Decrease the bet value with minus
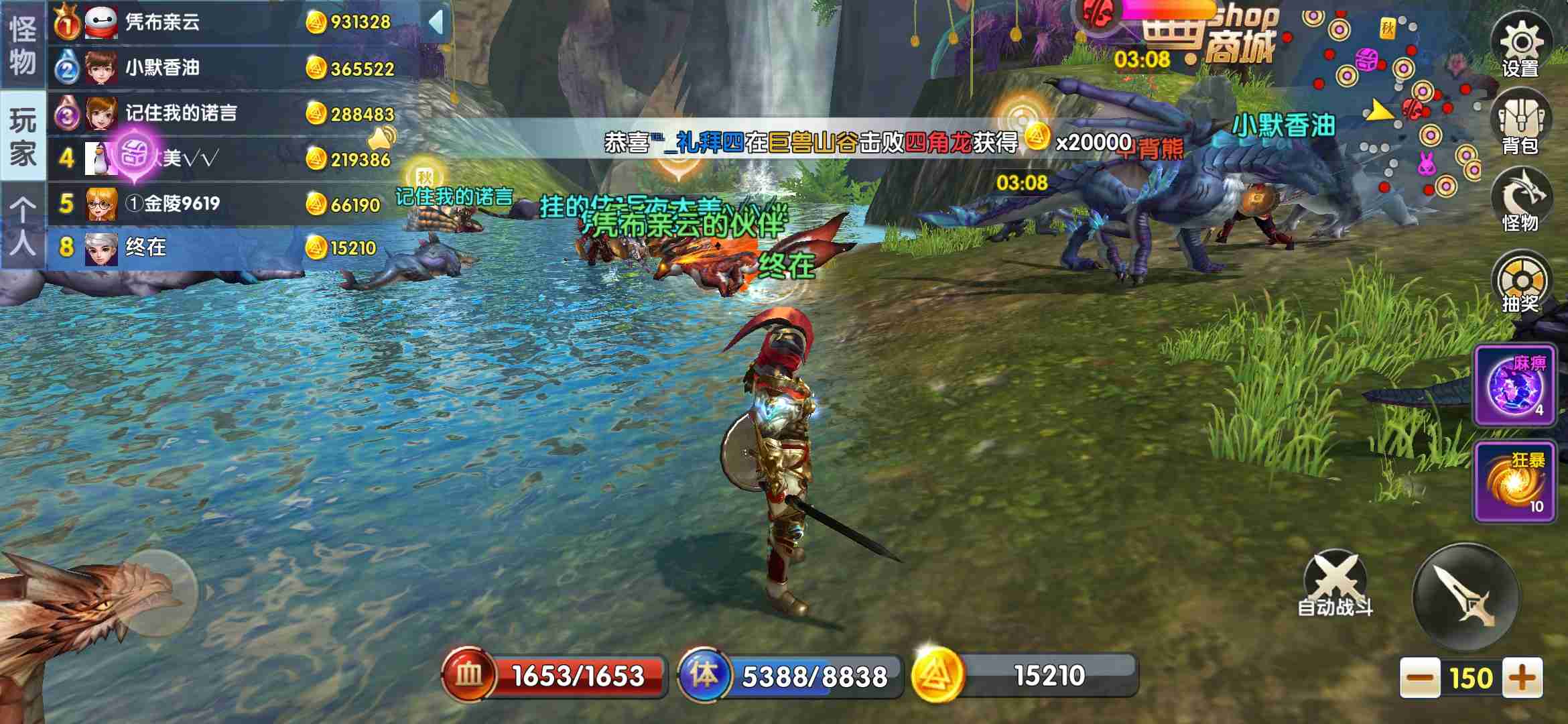 (x=1419, y=678)
